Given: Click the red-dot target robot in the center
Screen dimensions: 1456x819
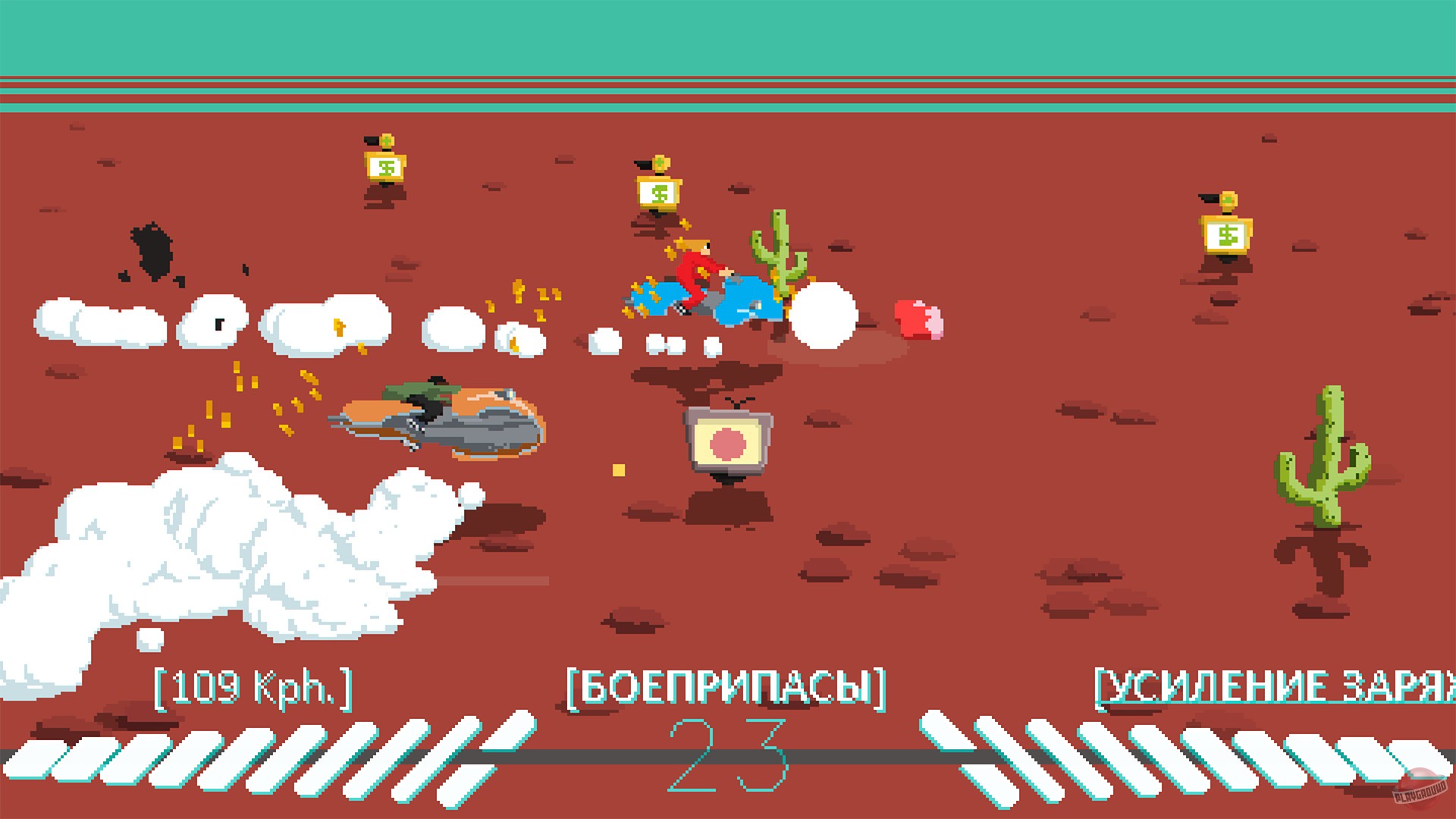Looking at the screenshot, I should click(726, 438).
